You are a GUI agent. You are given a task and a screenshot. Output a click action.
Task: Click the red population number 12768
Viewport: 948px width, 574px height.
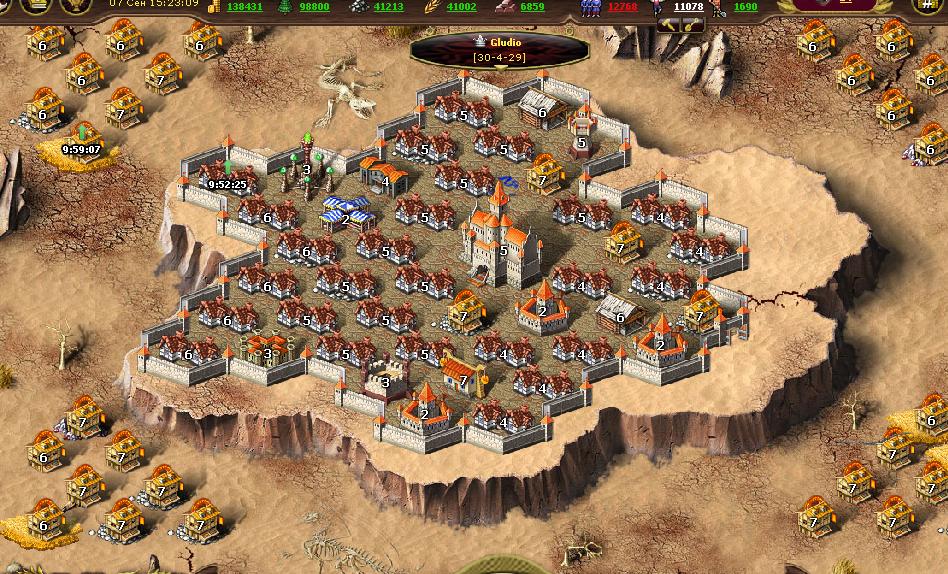pos(621,7)
